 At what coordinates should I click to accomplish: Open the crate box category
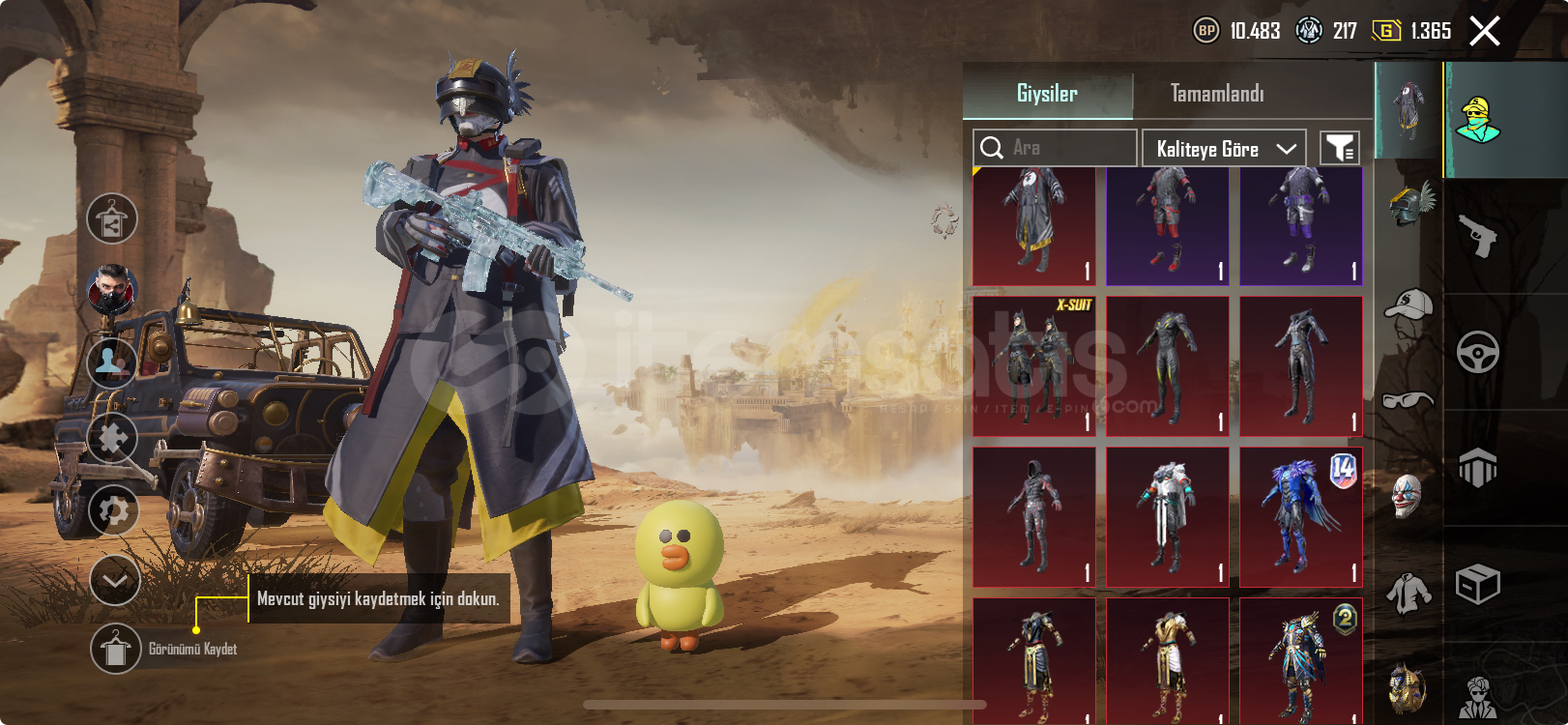point(1477,584)
